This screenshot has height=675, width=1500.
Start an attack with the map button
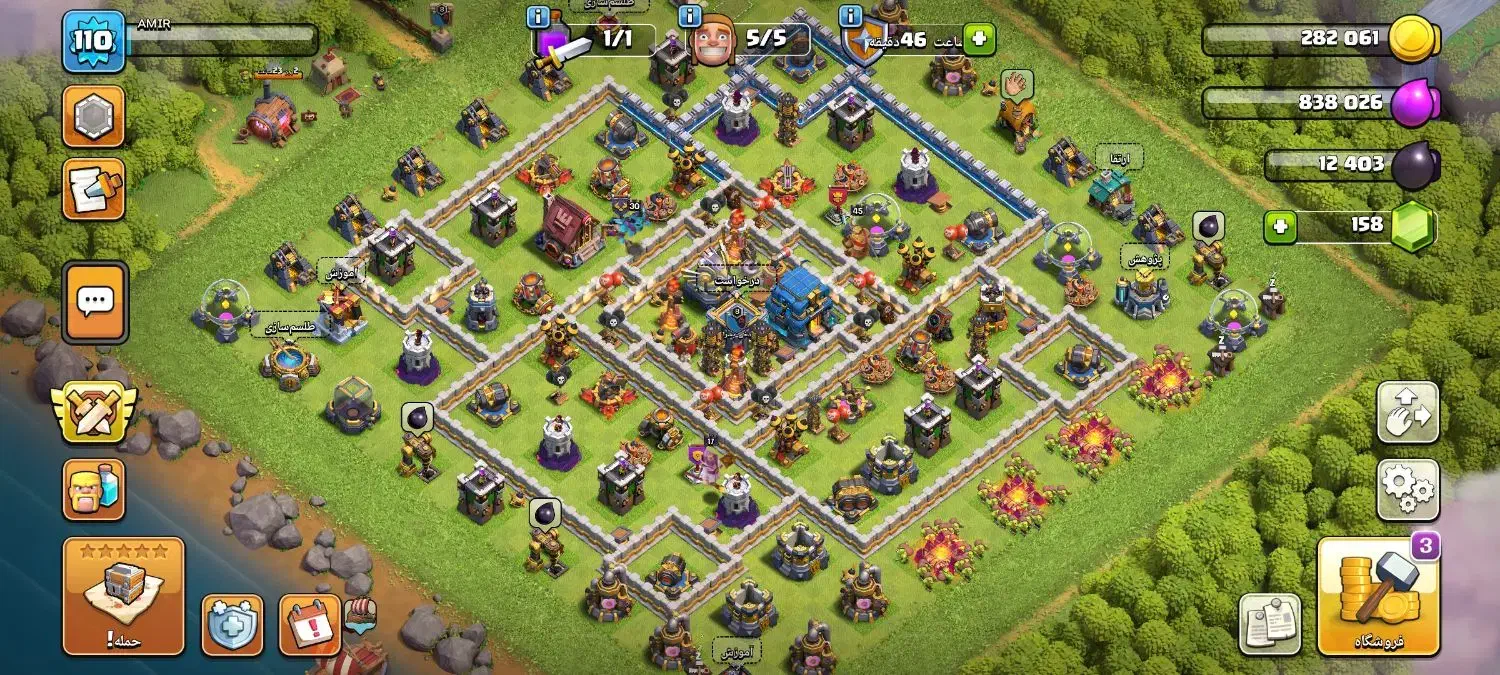click(x=124, y=596)
